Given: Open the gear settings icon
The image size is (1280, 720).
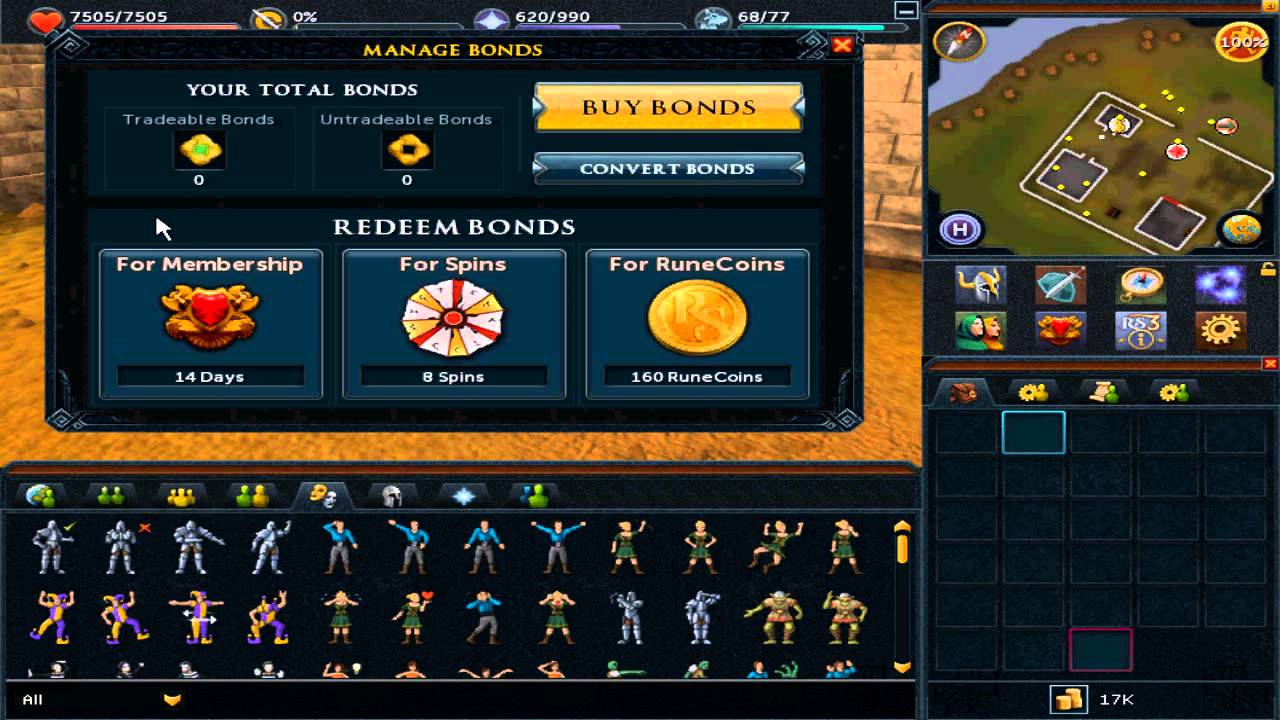Looking at the screenshot, I should point(1220,330).
